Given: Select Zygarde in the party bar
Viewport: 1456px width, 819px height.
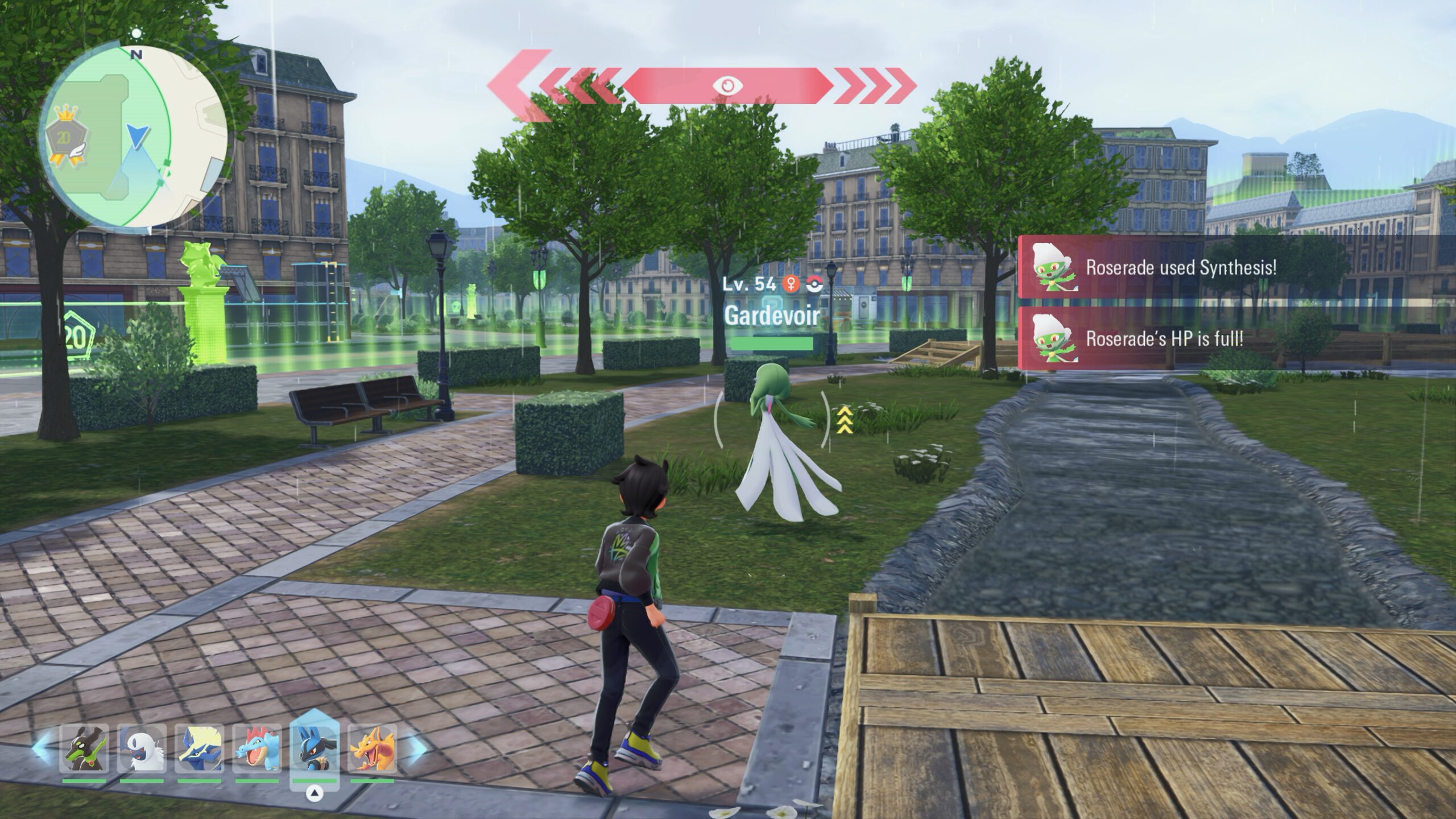Looking at the screenshot, I should click(84, 749).
